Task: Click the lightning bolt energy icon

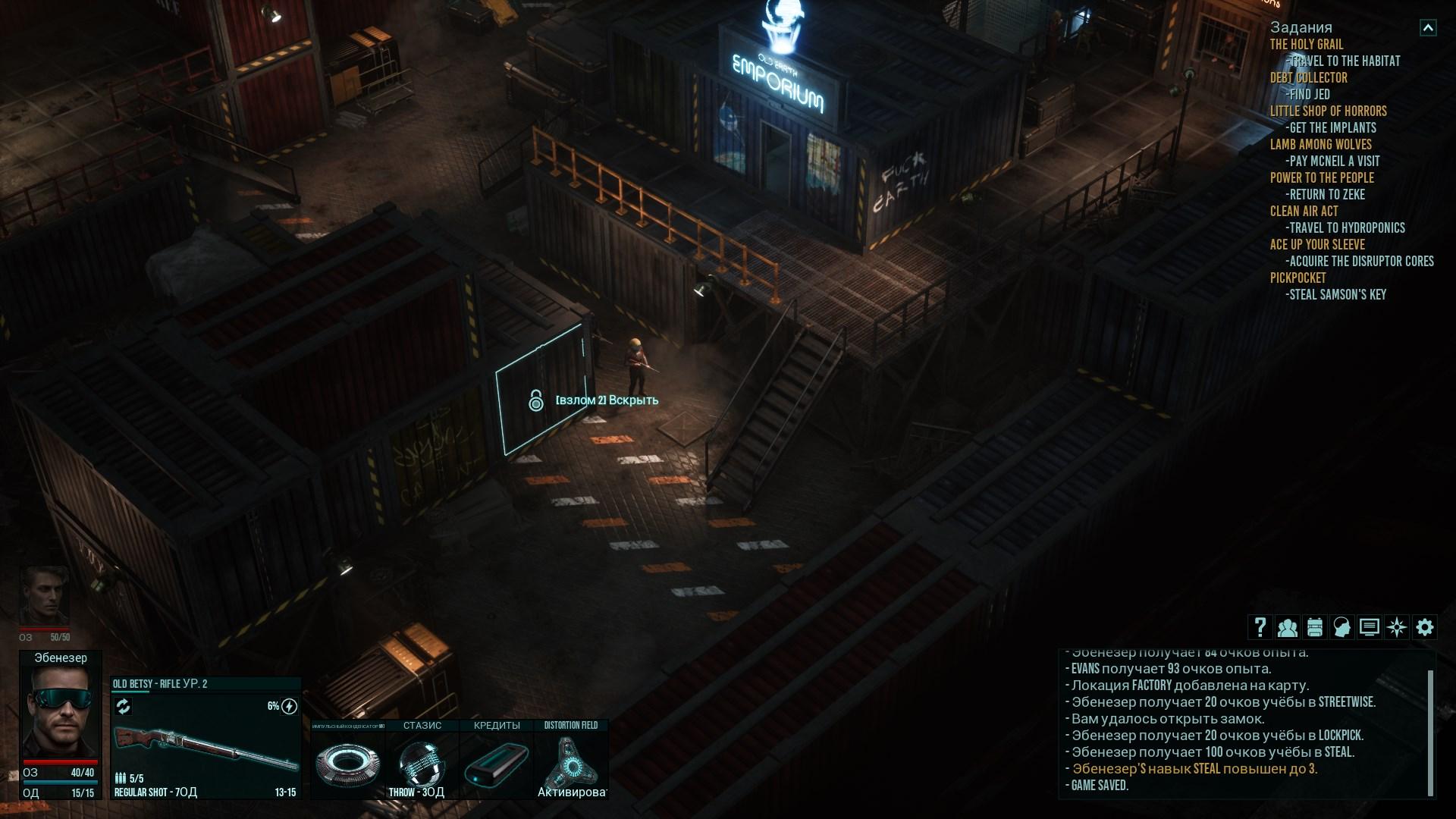Action: point(289,707)
